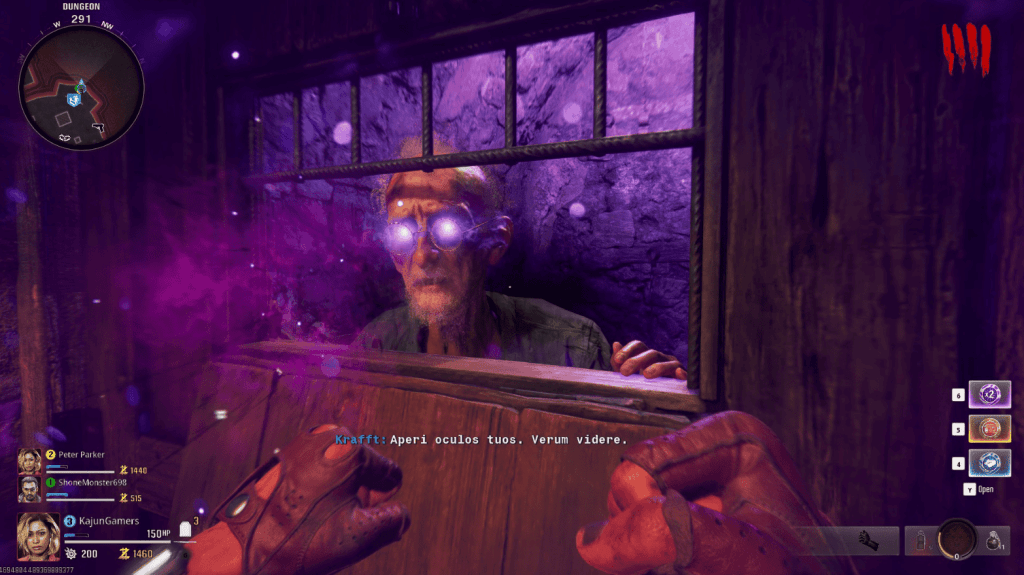Screen dimensions: 1024x575
Task: Click Peter Parker's squad portrait
Action: (x=28, y=460)
